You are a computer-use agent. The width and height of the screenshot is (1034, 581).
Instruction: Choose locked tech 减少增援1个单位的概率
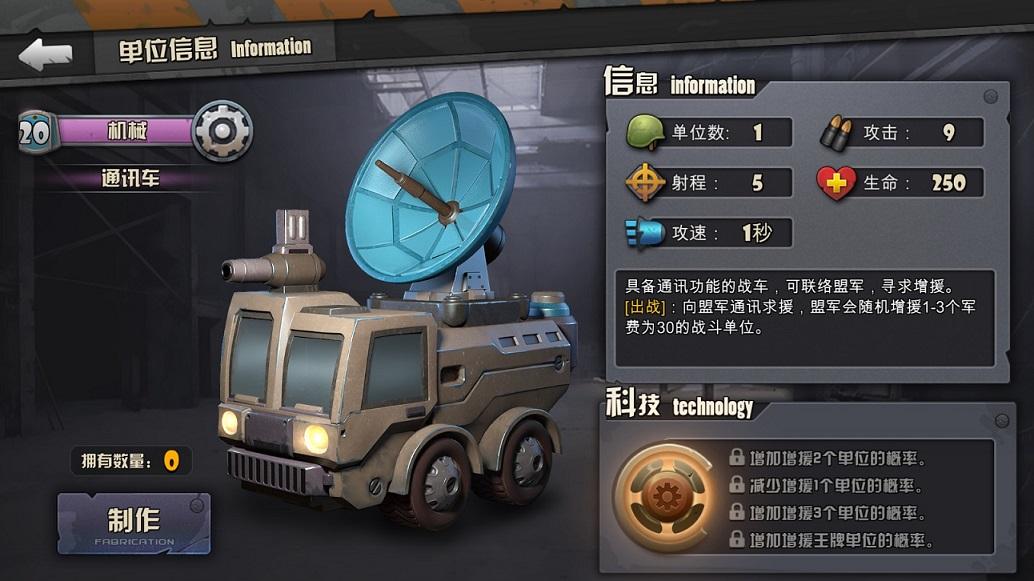(x=826, y=485)
